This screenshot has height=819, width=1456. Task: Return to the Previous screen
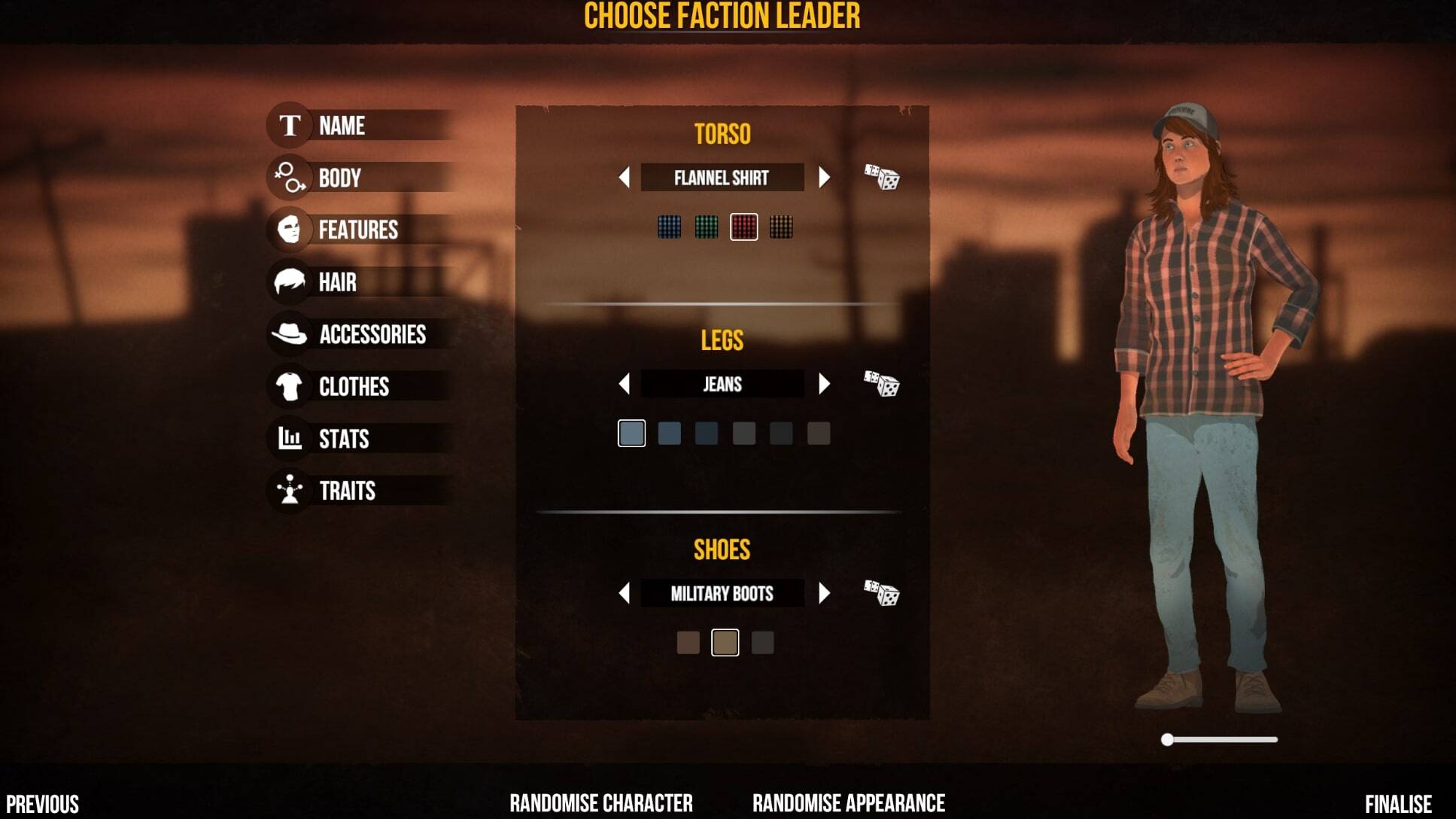point(42,803)
